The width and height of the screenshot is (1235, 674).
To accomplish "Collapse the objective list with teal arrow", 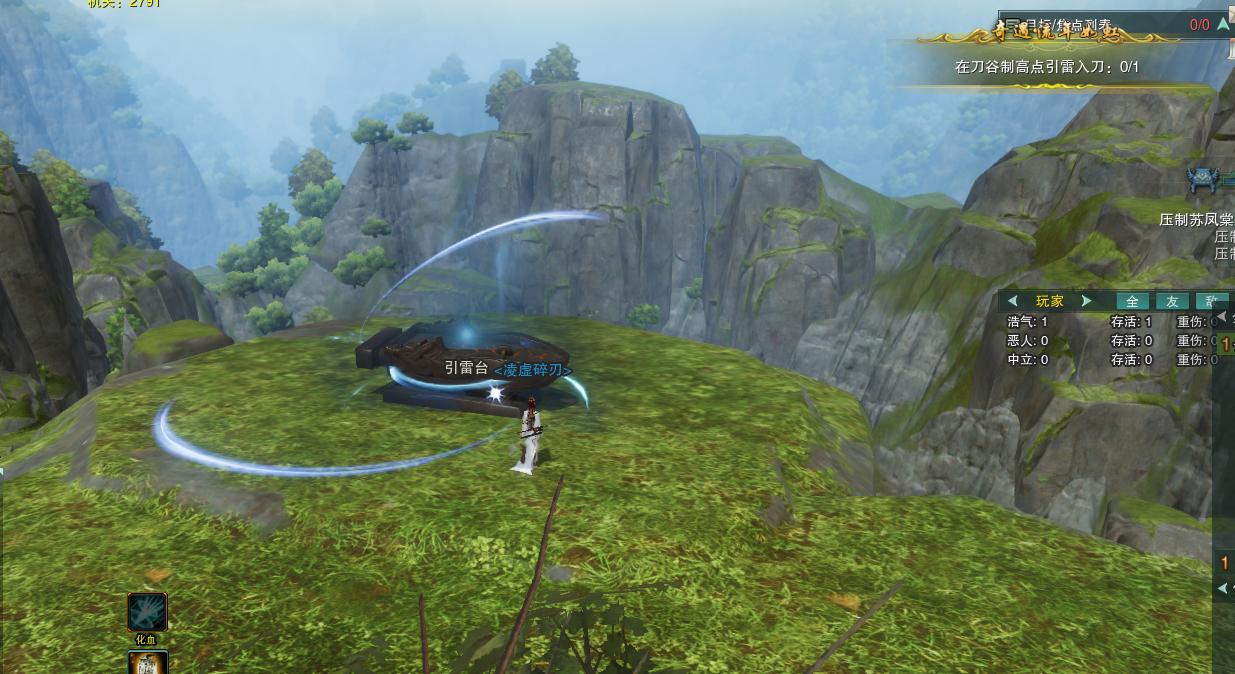I will click(1224, 25).
